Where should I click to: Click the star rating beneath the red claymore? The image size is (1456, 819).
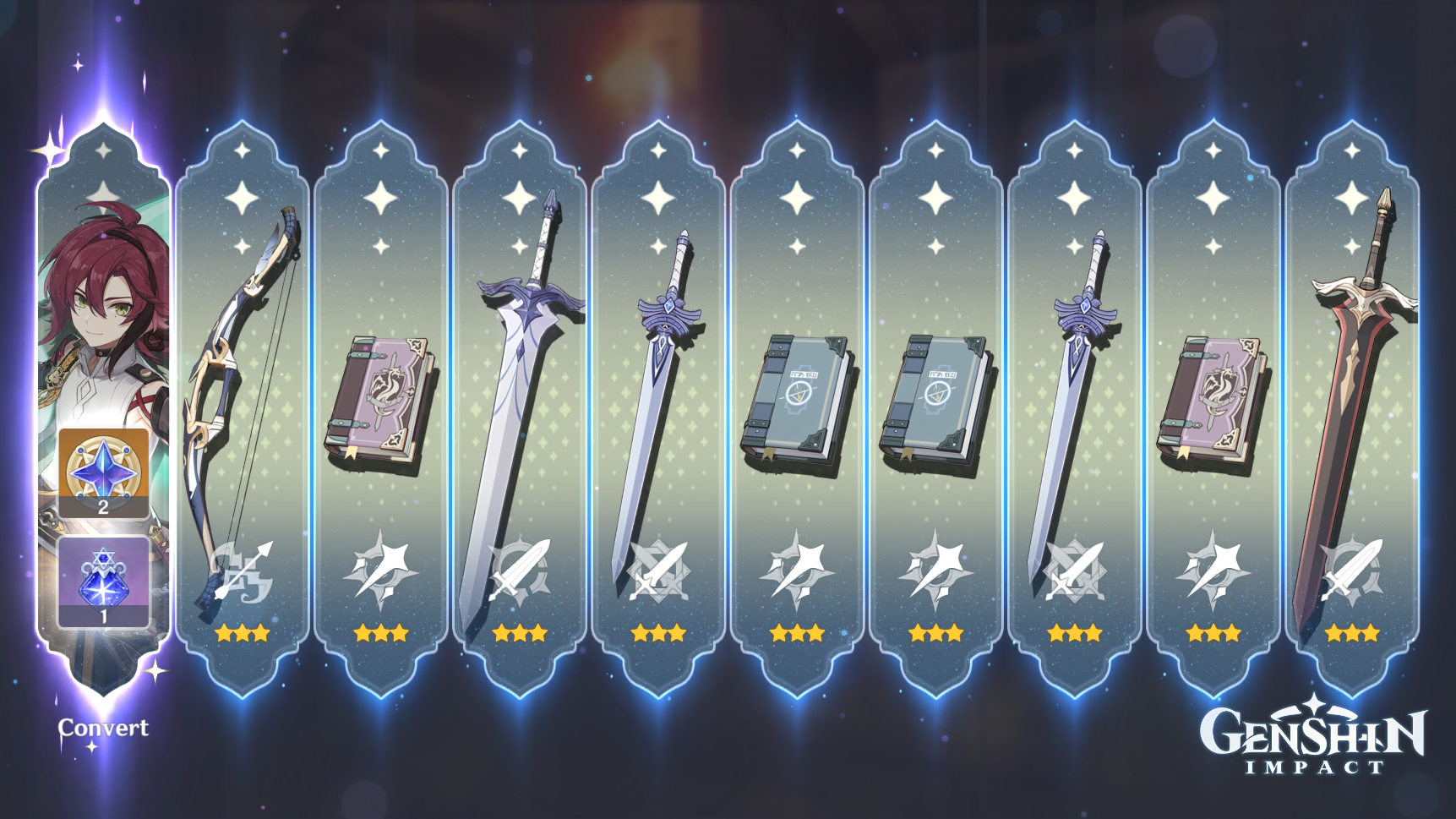coord(1352,631)
